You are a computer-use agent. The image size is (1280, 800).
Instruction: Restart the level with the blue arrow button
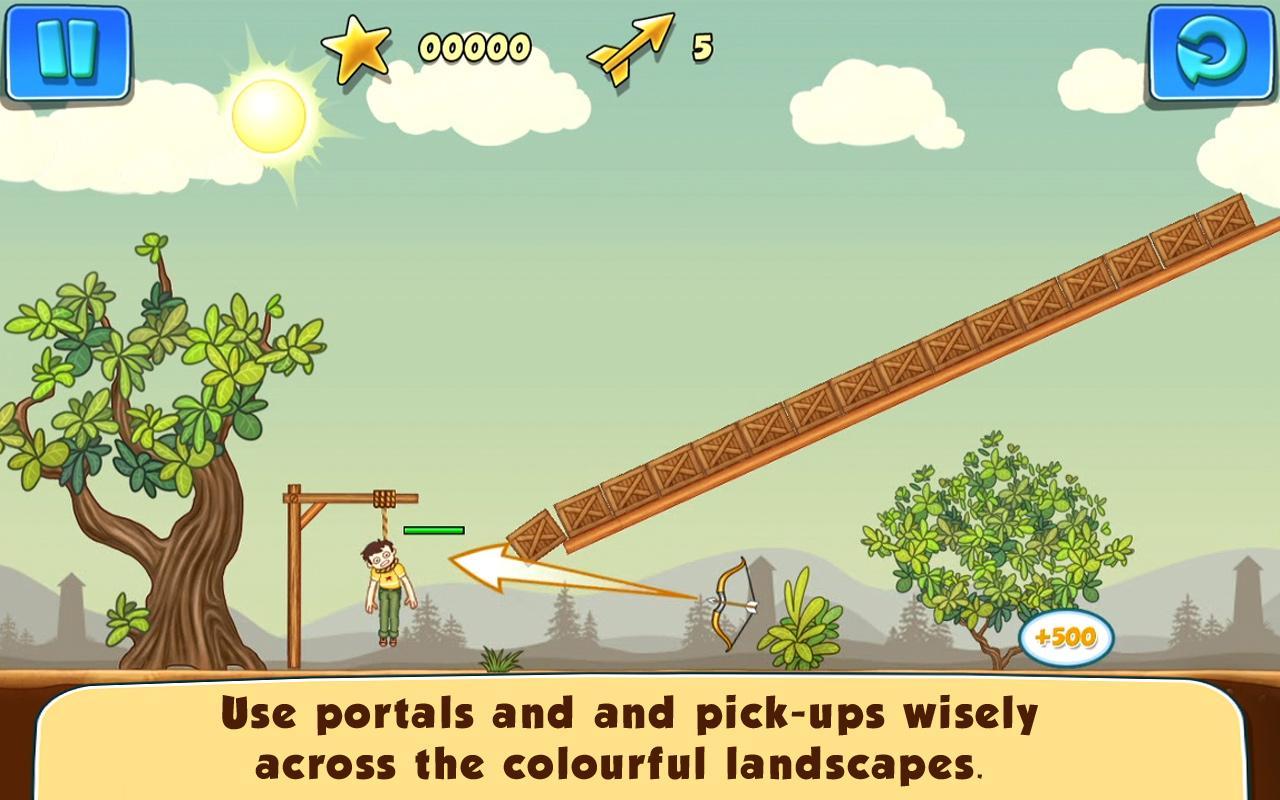click(1211, 52)
